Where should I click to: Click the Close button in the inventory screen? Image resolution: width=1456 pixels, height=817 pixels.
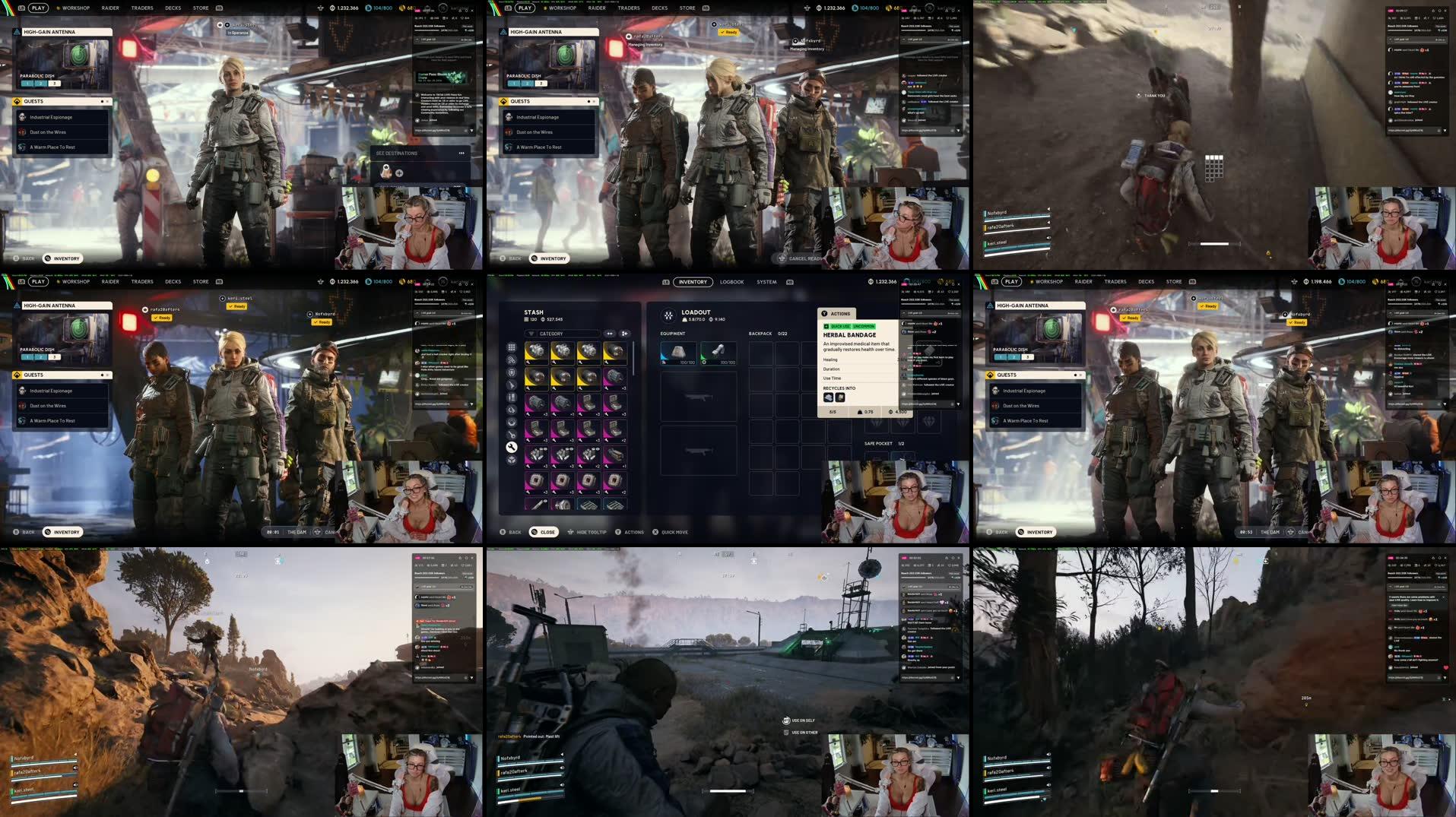pyautogui.click(x=544, y=532)
